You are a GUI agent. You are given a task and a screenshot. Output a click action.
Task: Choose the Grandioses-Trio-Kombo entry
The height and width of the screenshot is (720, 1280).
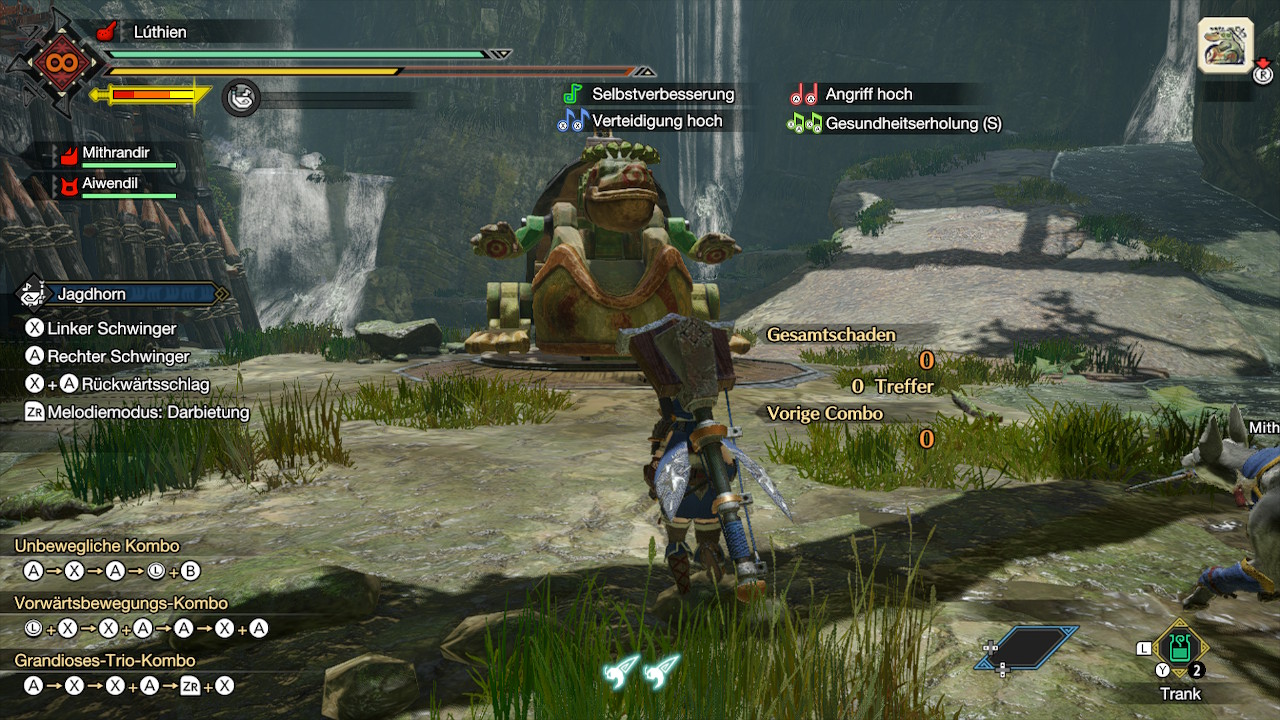click(105, 660)
